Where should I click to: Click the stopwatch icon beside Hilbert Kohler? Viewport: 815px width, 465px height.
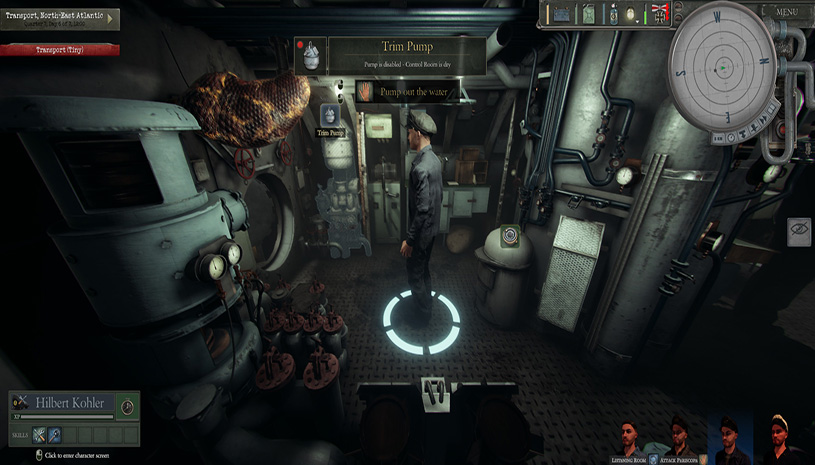[127, 406]
